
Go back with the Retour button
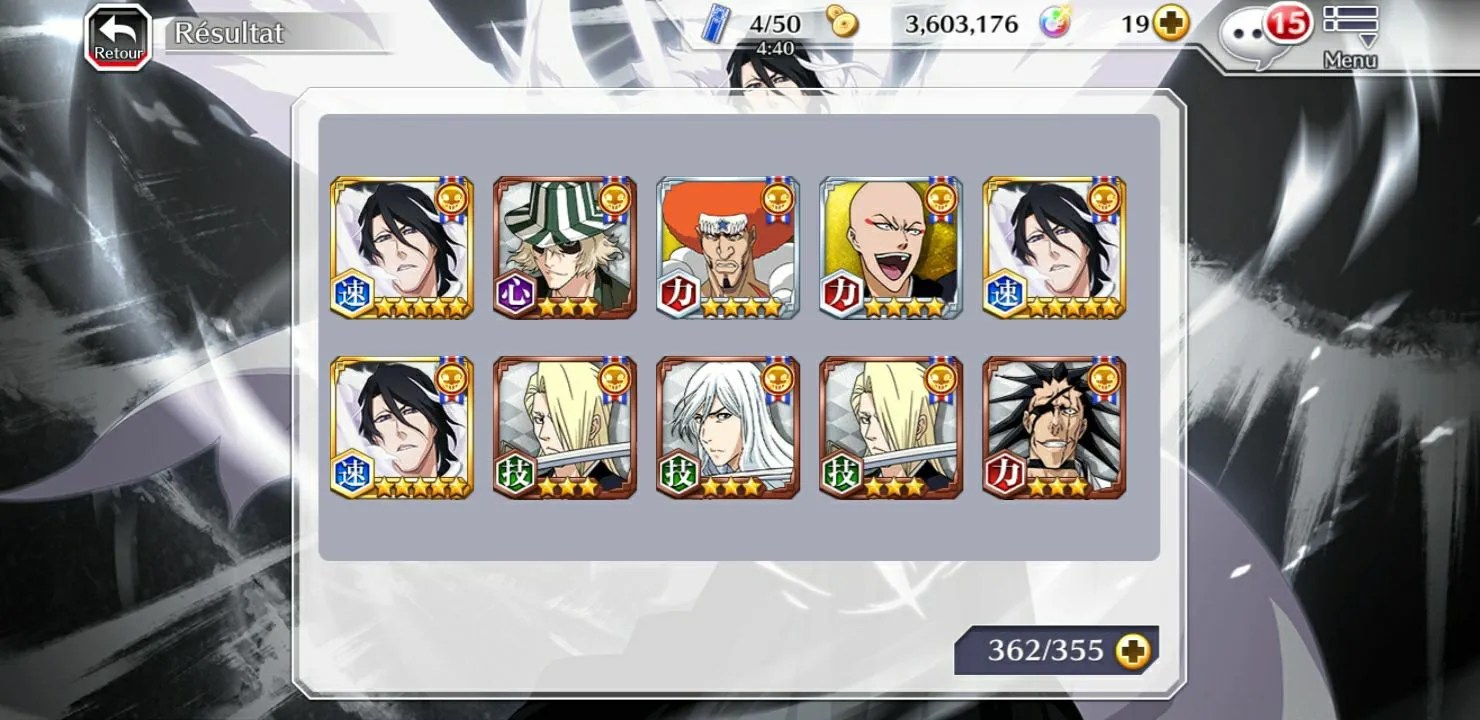point(118,38)
